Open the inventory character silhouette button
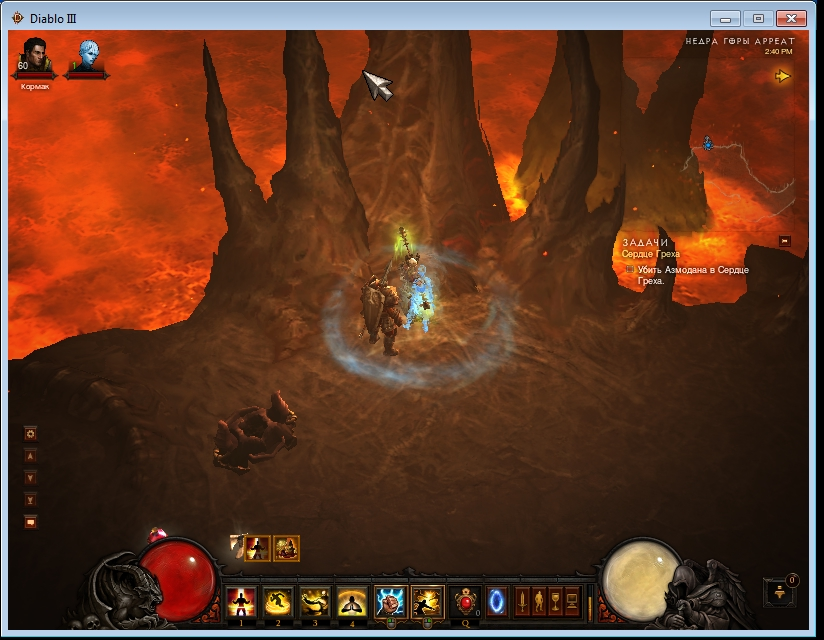Screen dimensions: 824x640 (x=538, y=601)
